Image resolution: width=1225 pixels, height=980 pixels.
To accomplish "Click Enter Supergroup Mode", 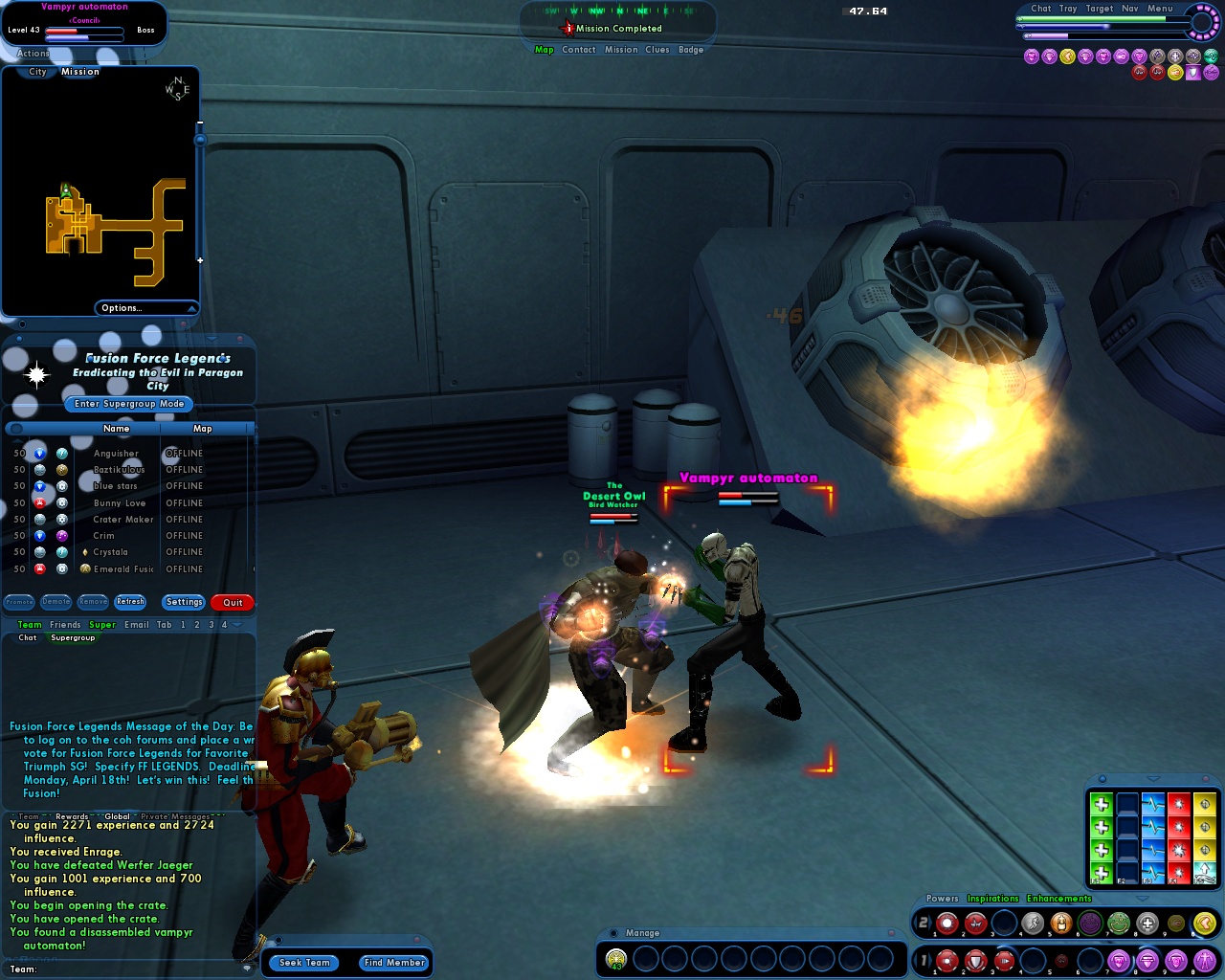I will 128,404.
